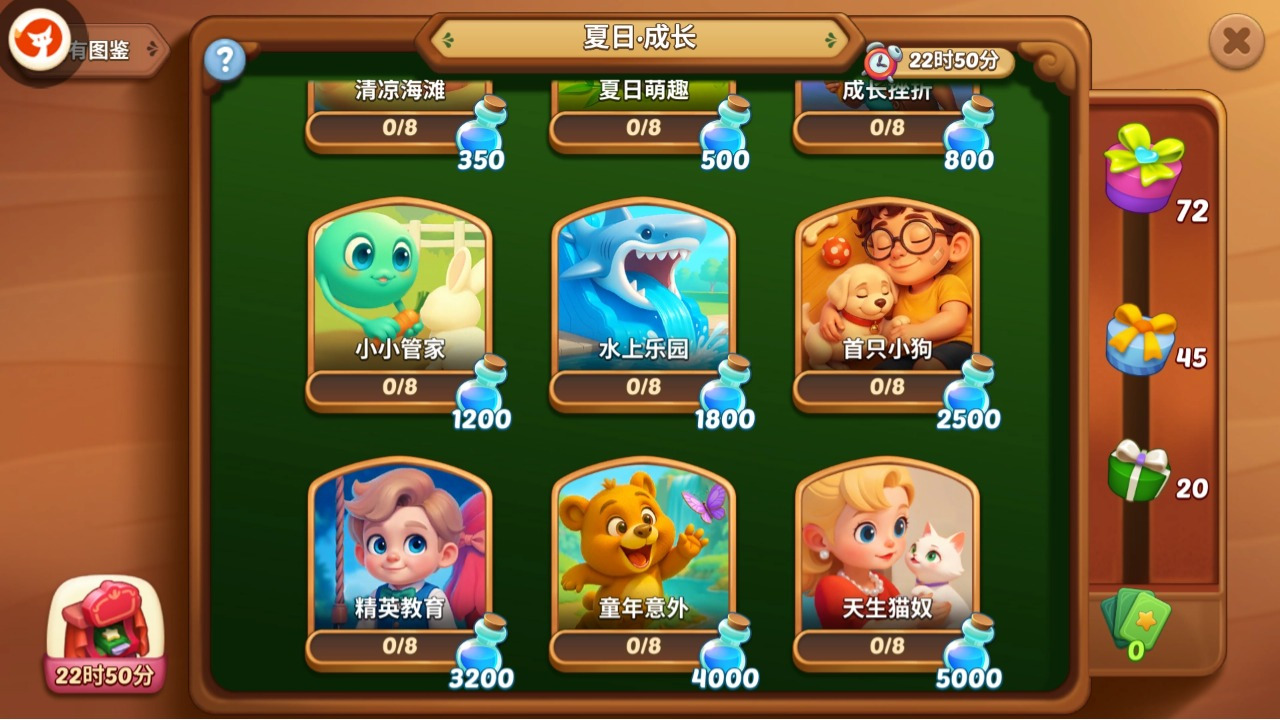Click the blue question mark help icon
Screen dimensions: 1280x720
[x=225, y=60]
